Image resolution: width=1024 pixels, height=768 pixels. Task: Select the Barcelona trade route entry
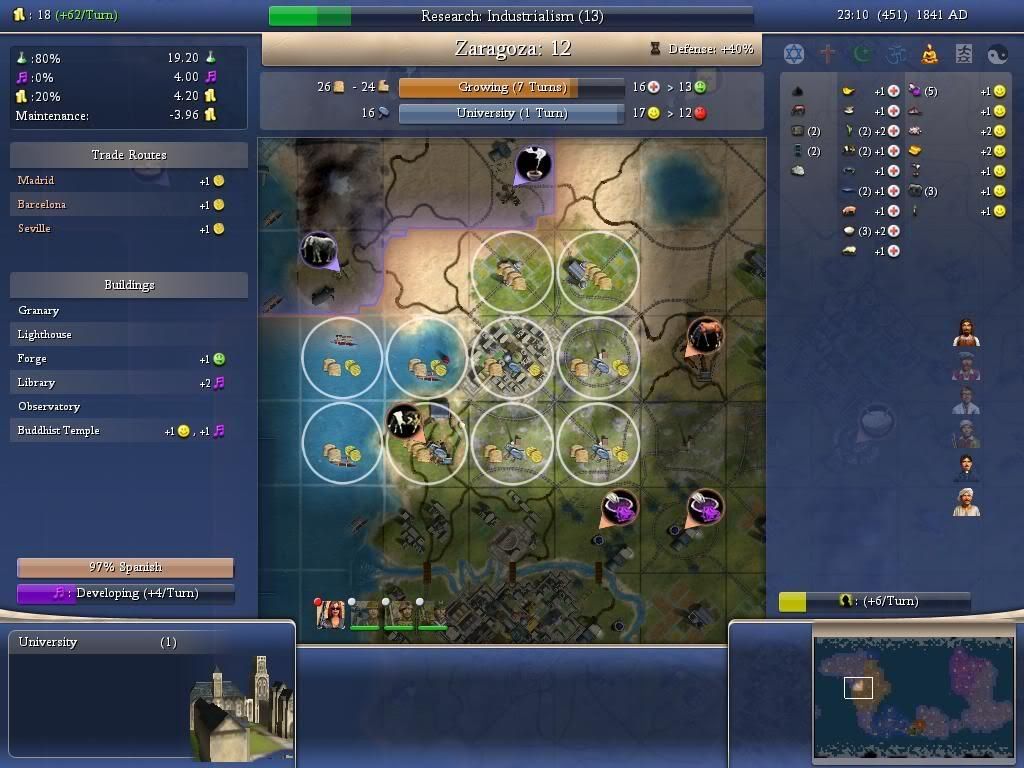[42, 204]
